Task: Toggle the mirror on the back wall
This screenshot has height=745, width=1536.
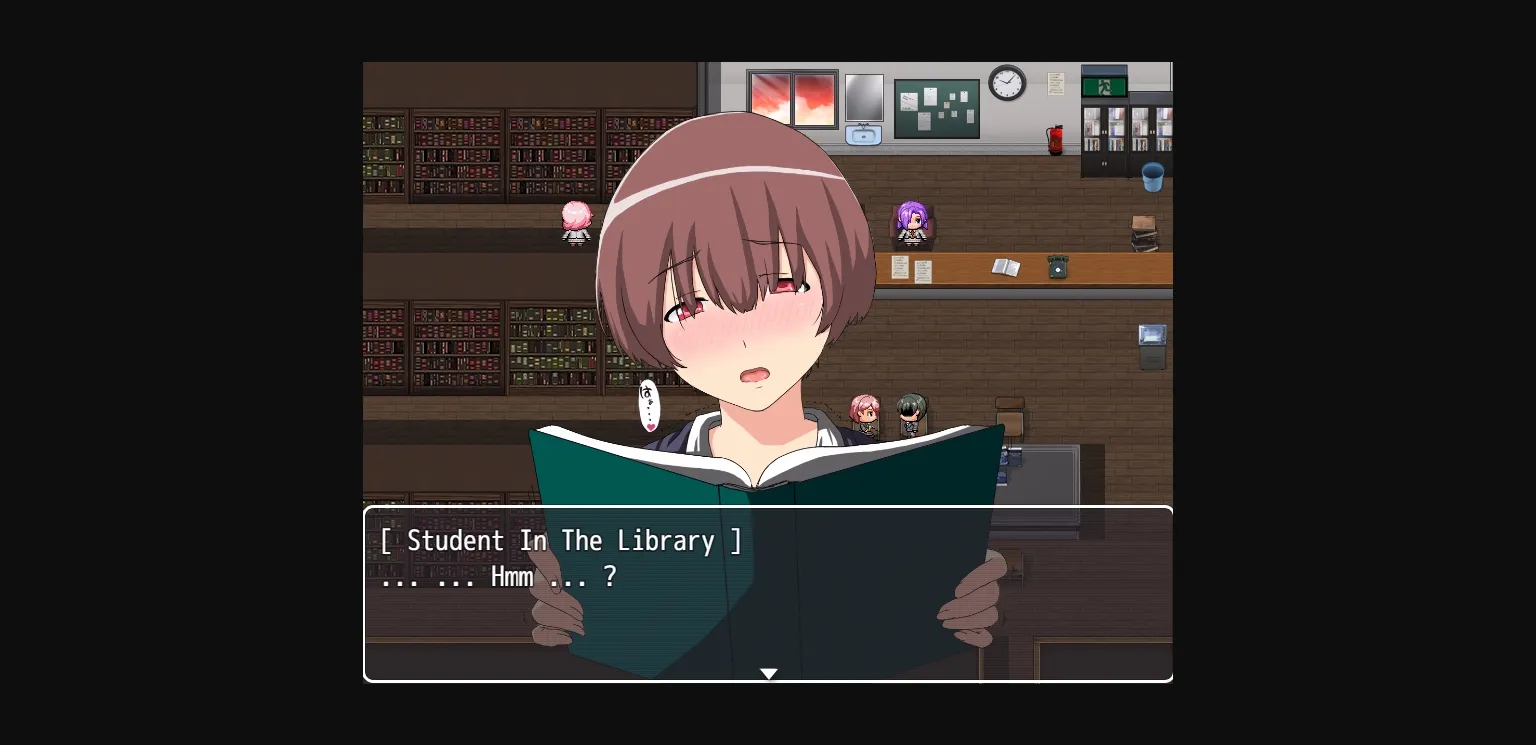Action: point(863,97)
